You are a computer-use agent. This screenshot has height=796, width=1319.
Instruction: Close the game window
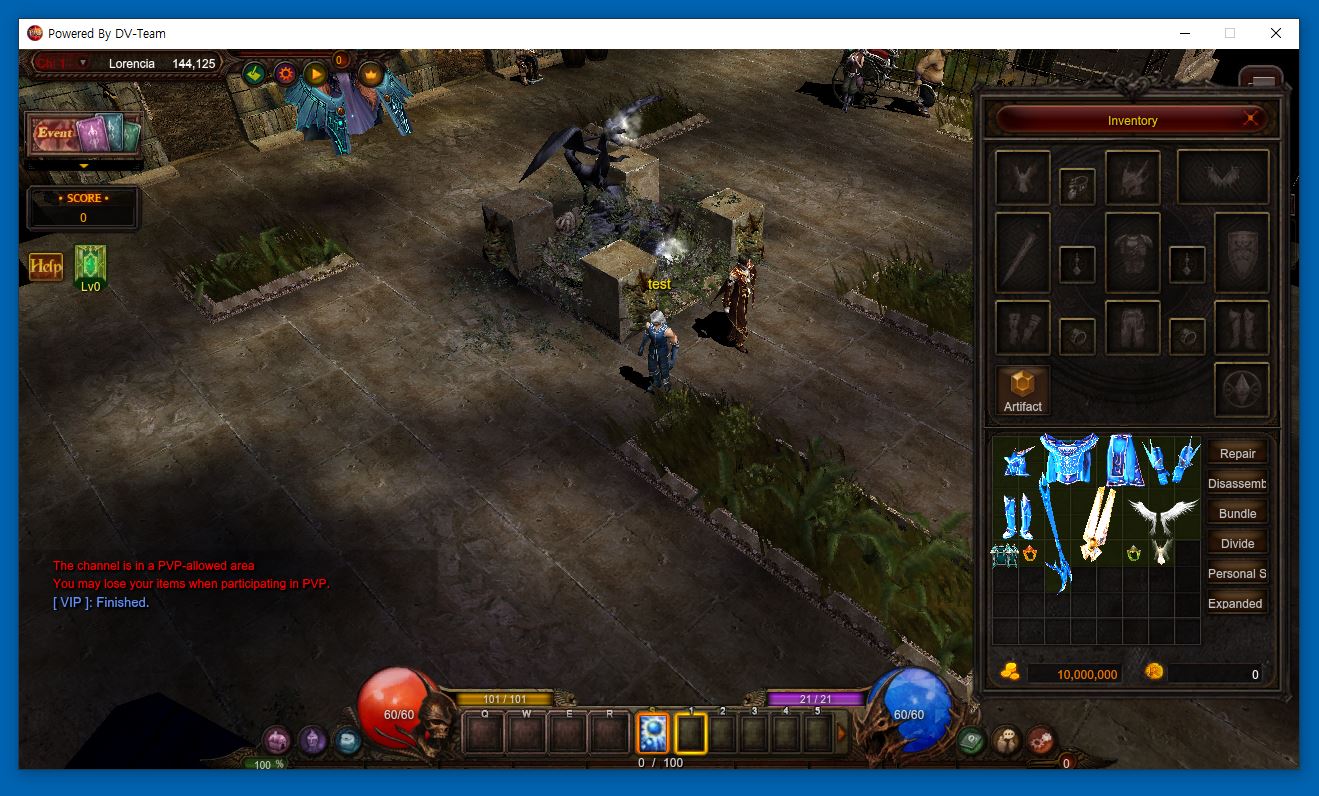[x=1275, y=33]
